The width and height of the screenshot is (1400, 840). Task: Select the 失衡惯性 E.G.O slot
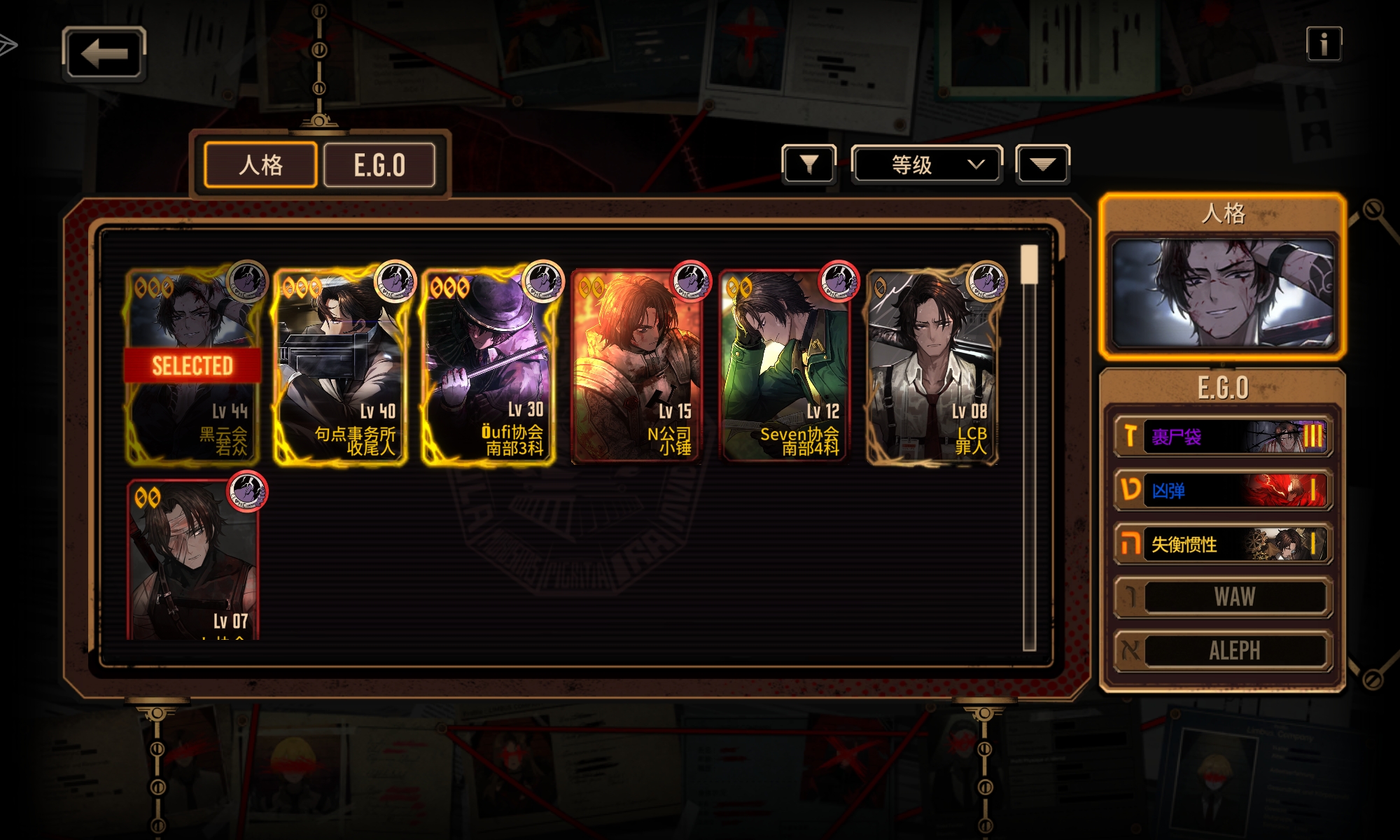pos(1222,544)
